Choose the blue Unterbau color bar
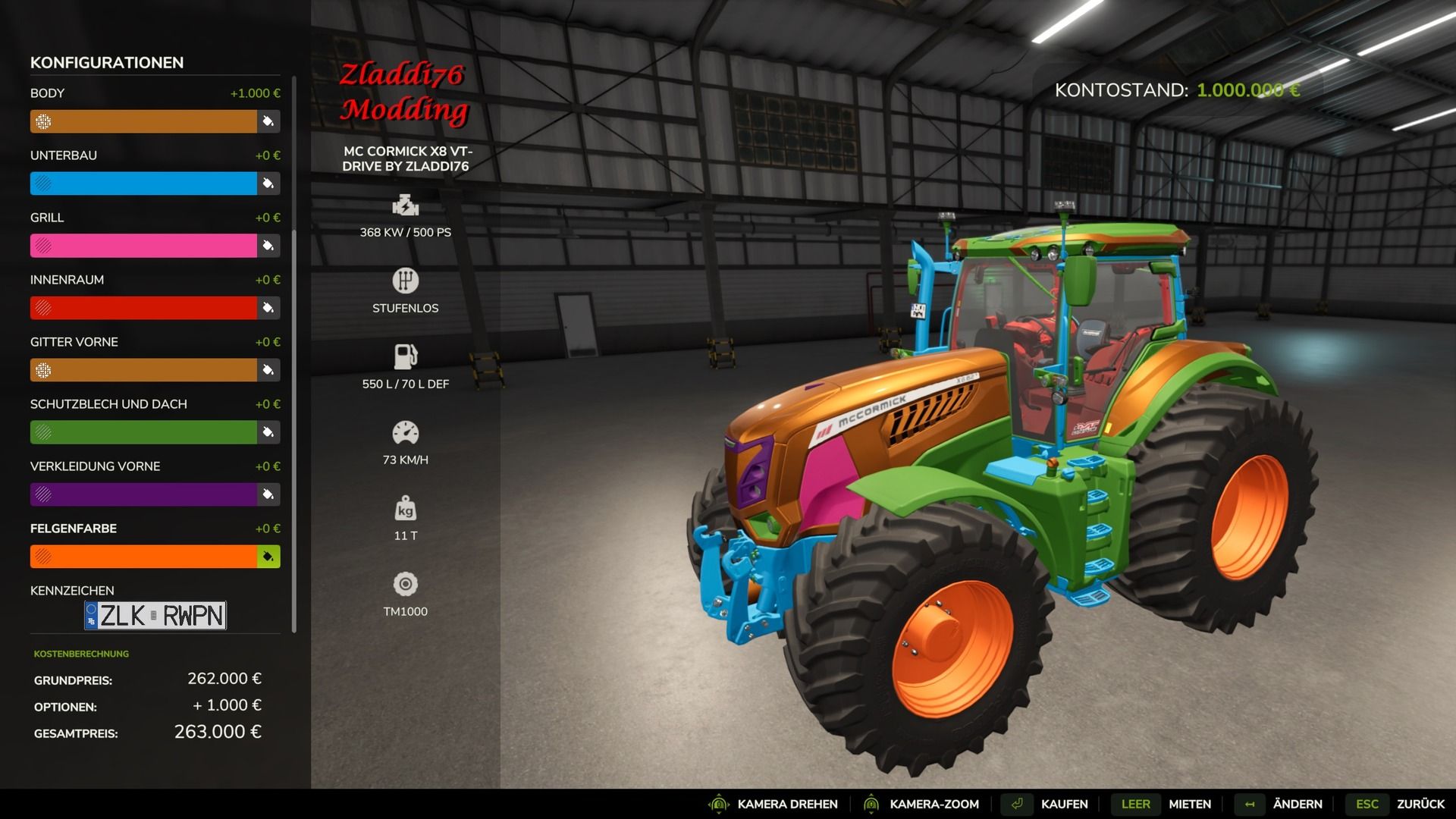The width and height of the screenshot is (1456, 819). 144,184
